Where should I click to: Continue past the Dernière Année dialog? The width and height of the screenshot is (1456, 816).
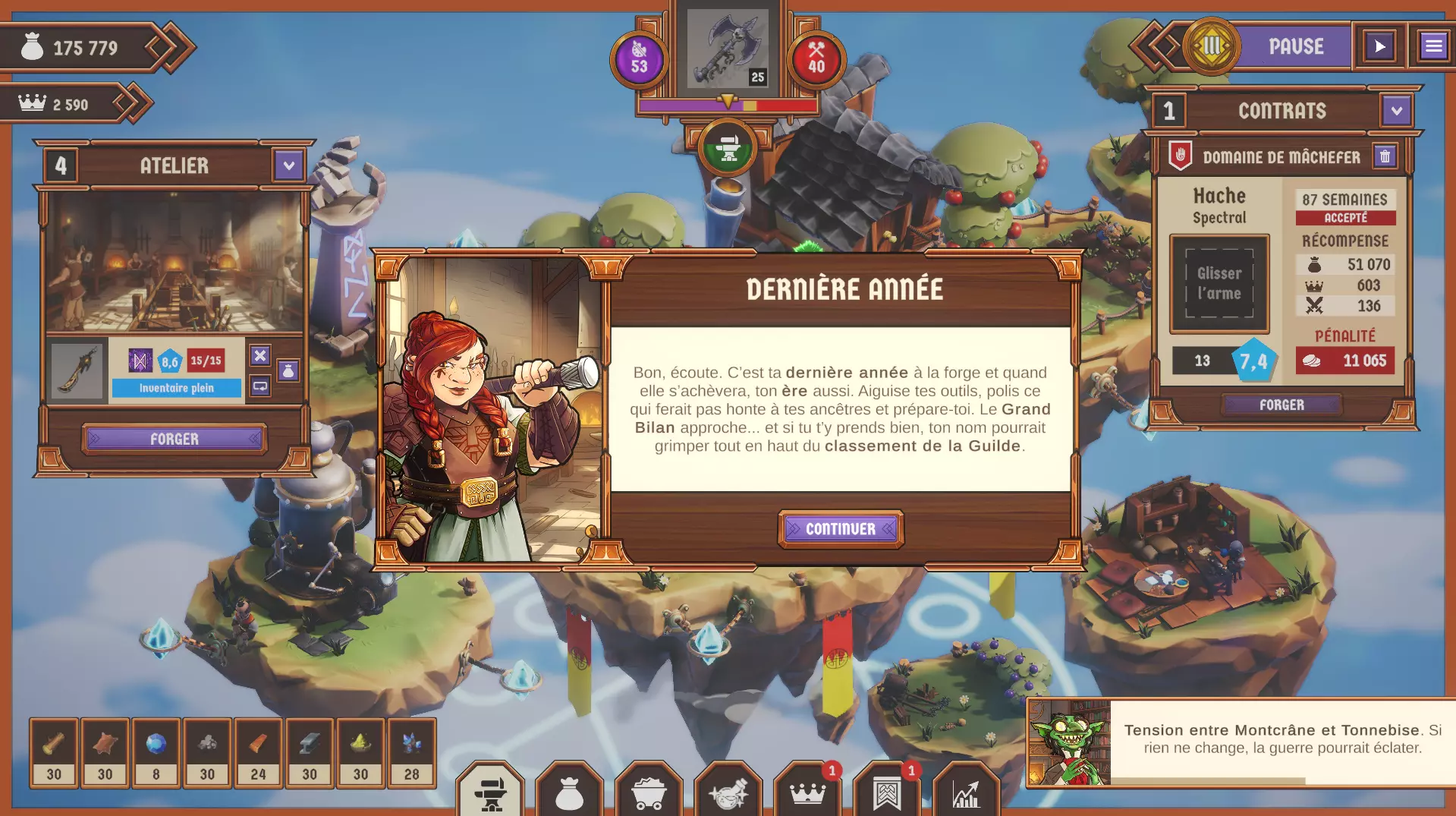[x=841, y=529]
